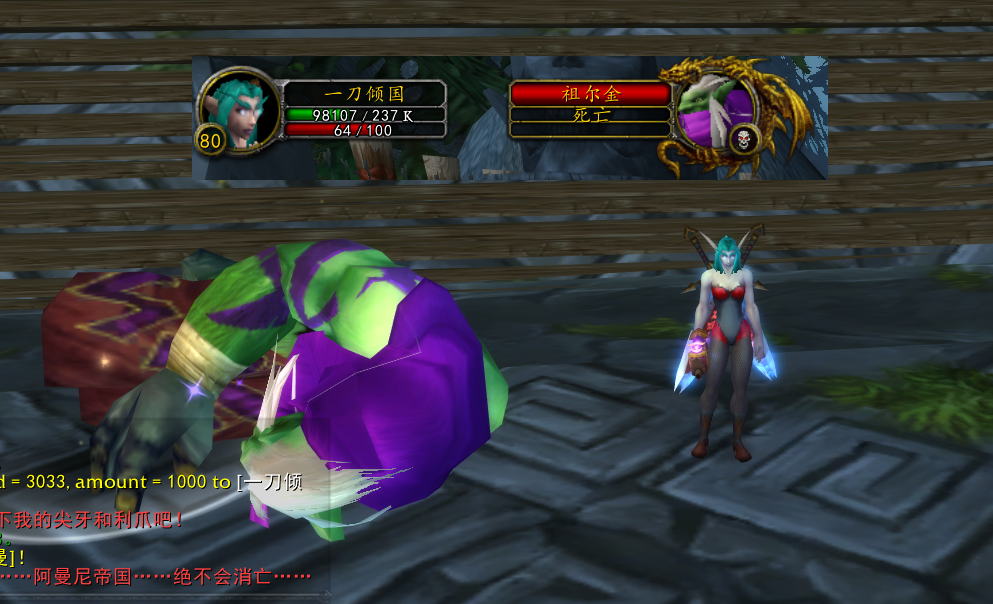Click the red target name bar 祖尔金
This screenshot has width=993, height=604.
pos(590,93)
